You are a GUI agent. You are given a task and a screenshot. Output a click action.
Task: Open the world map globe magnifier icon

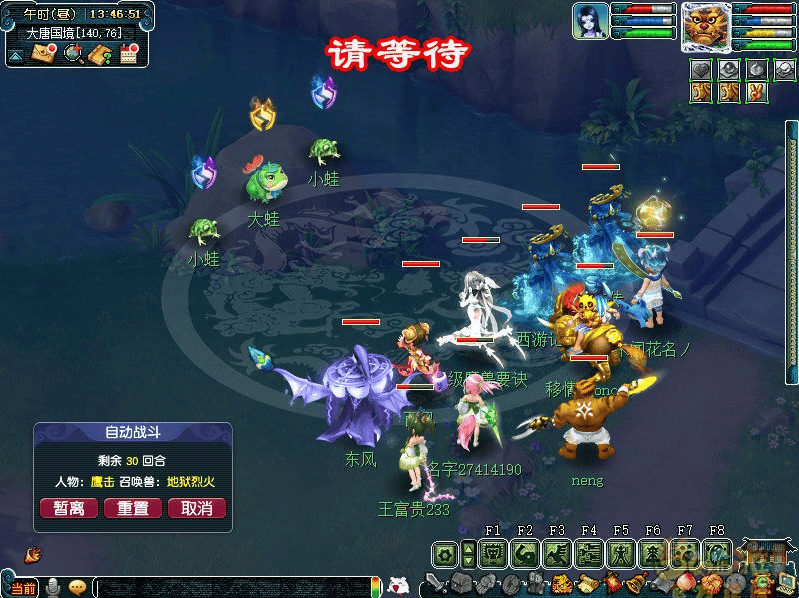click(x=73, y=54)
